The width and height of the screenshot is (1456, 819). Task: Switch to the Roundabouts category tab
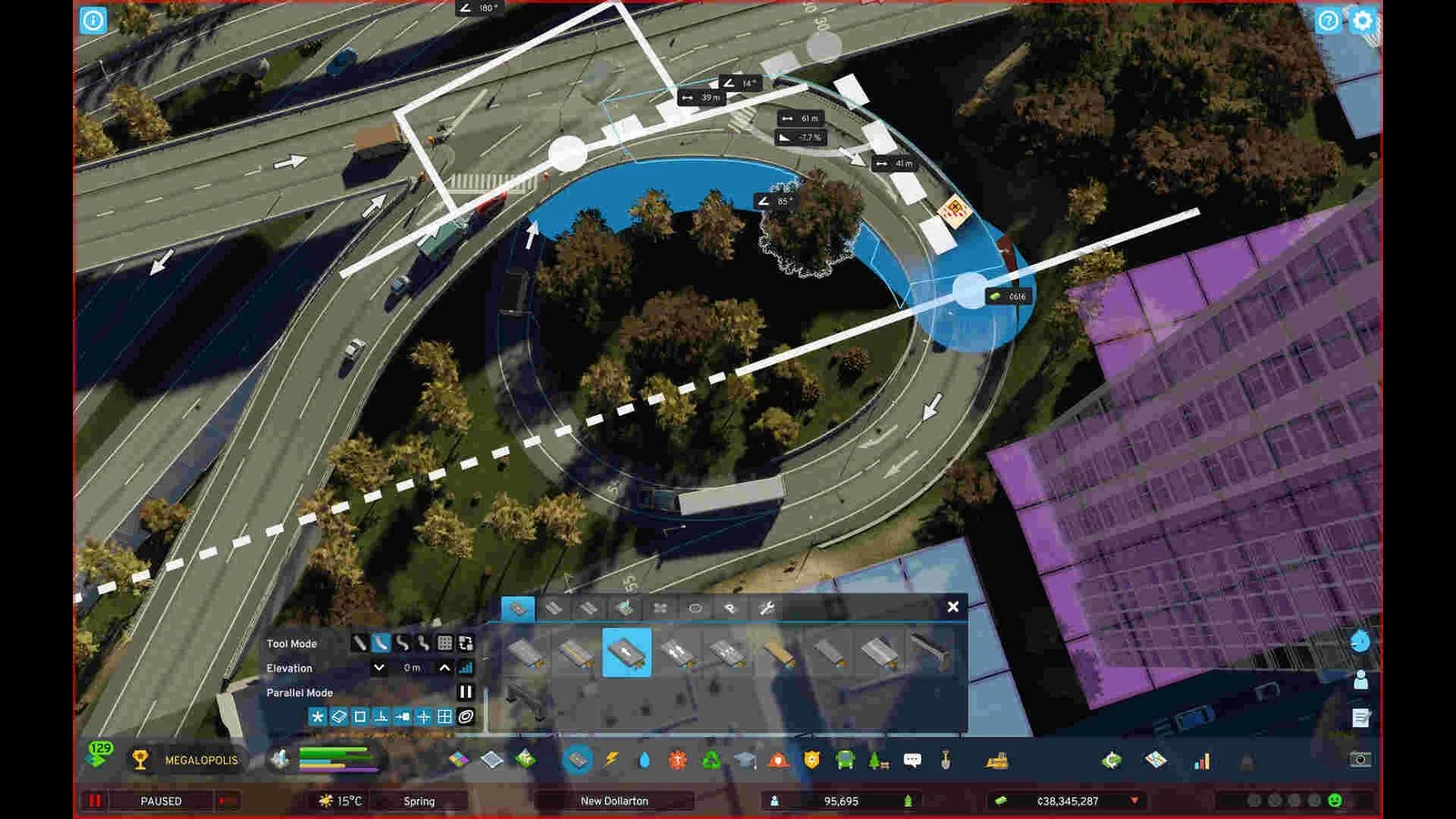694,607
